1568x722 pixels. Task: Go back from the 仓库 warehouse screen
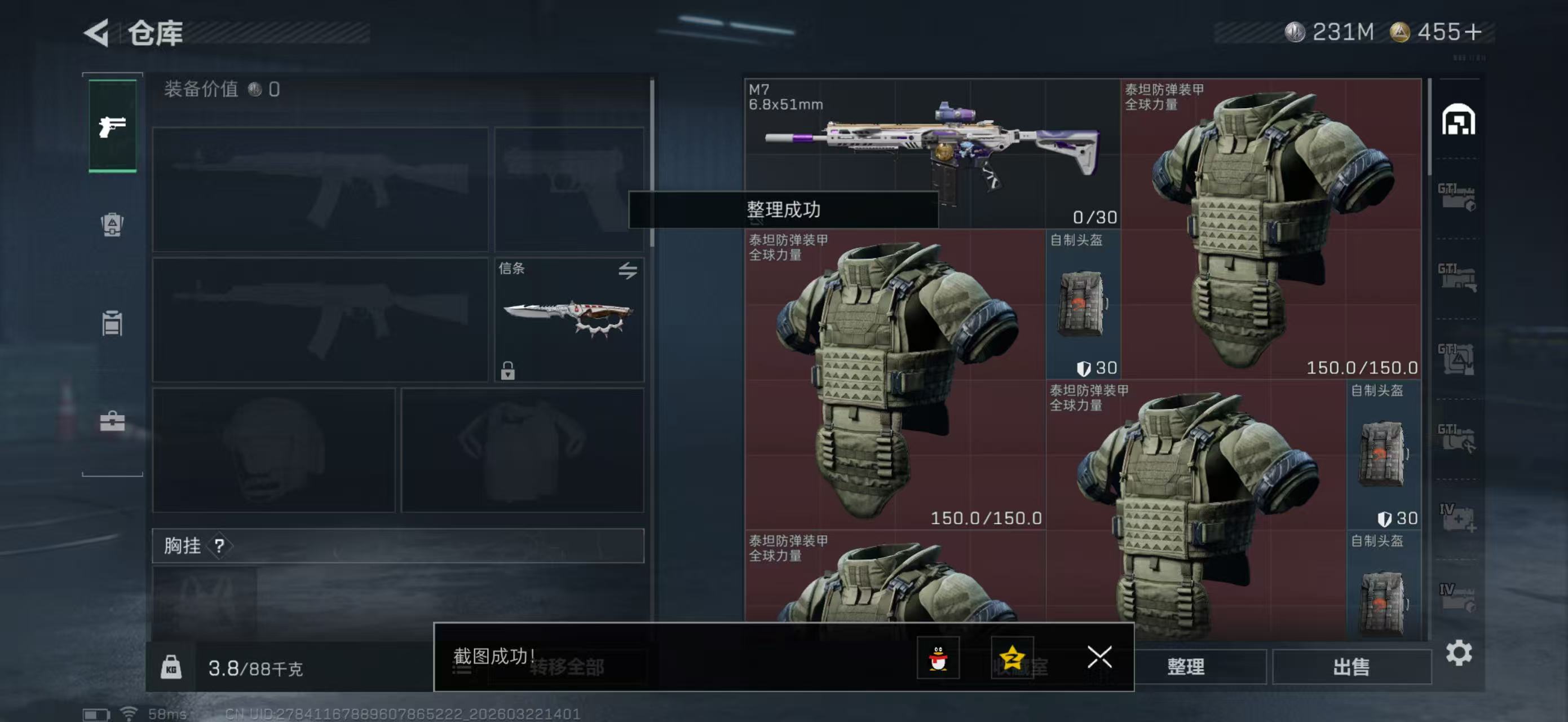[98, 32]
